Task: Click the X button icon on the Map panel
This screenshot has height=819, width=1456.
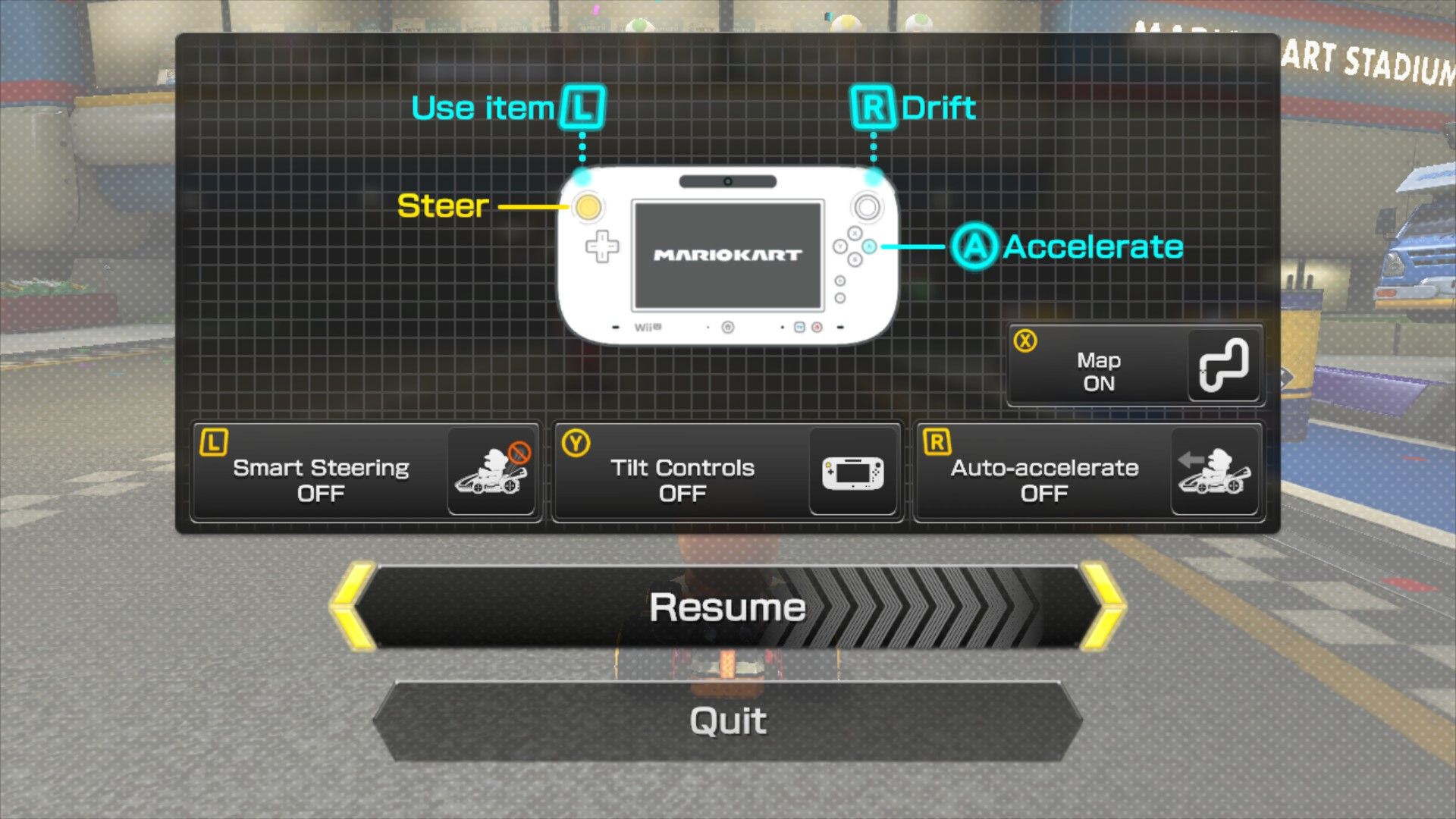Action: (x=1025, y=342)
